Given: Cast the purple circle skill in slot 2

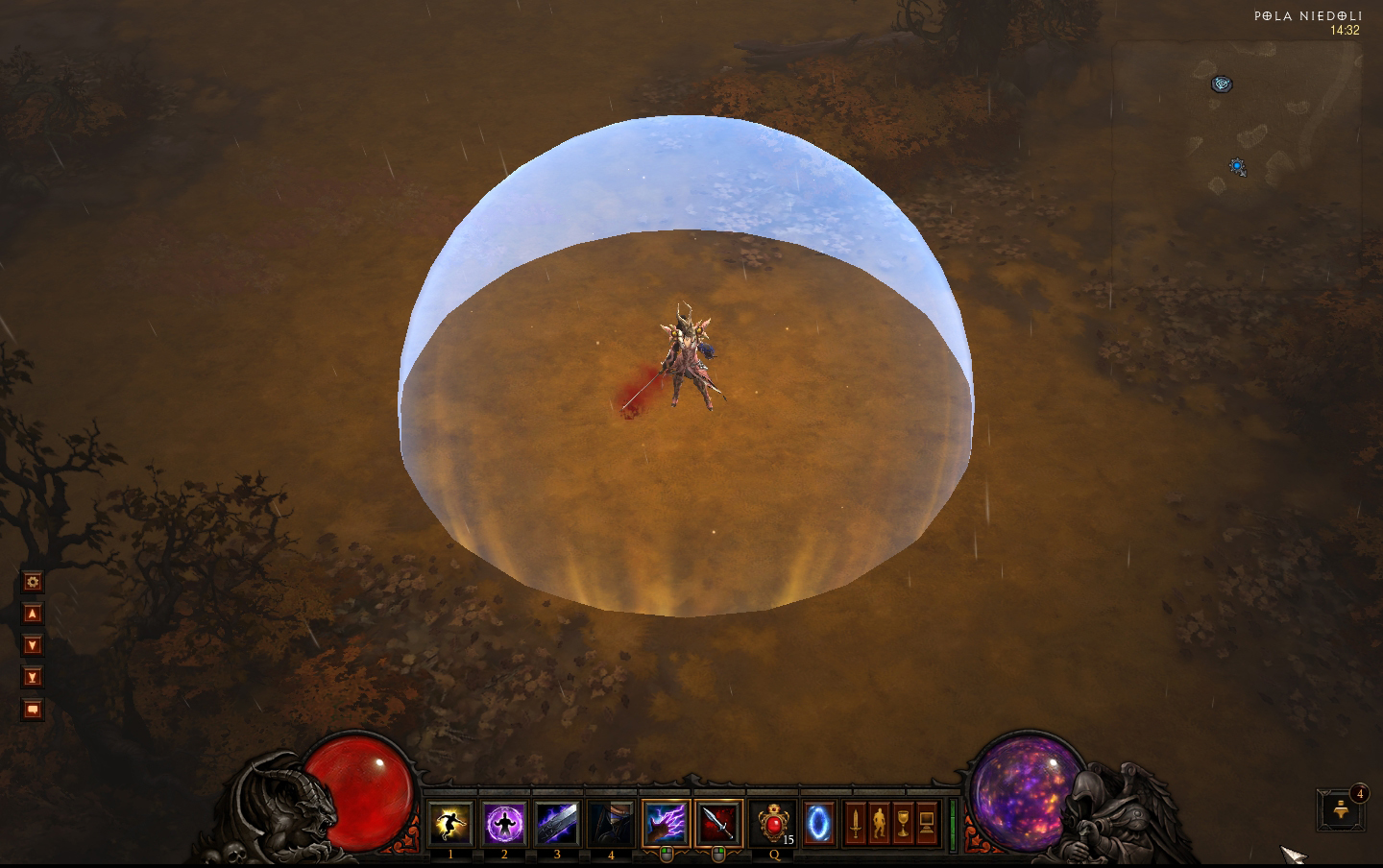Looking at the screenshot, I should [x=504, y=823].
